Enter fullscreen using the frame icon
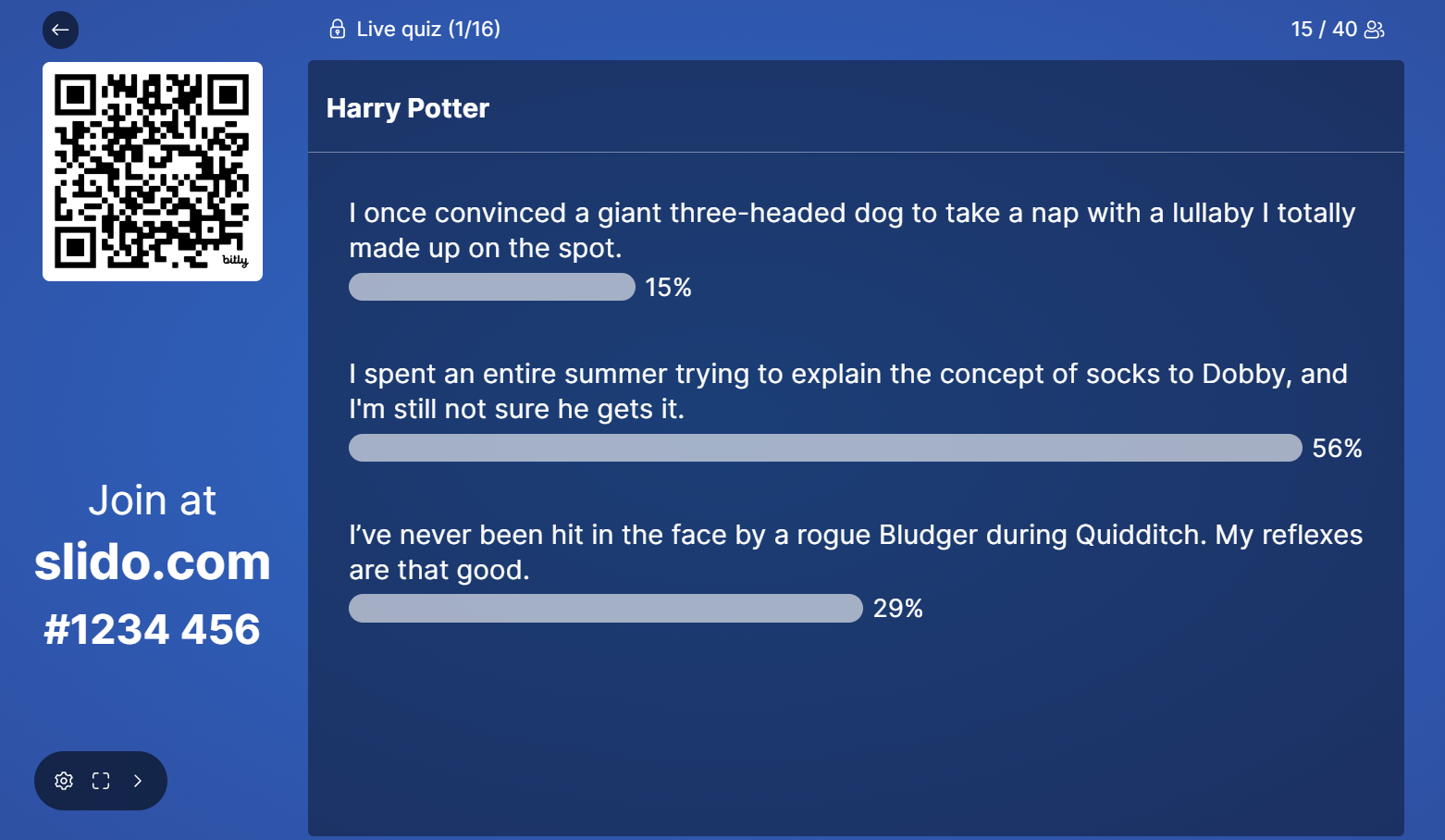 tap(101, 781)
